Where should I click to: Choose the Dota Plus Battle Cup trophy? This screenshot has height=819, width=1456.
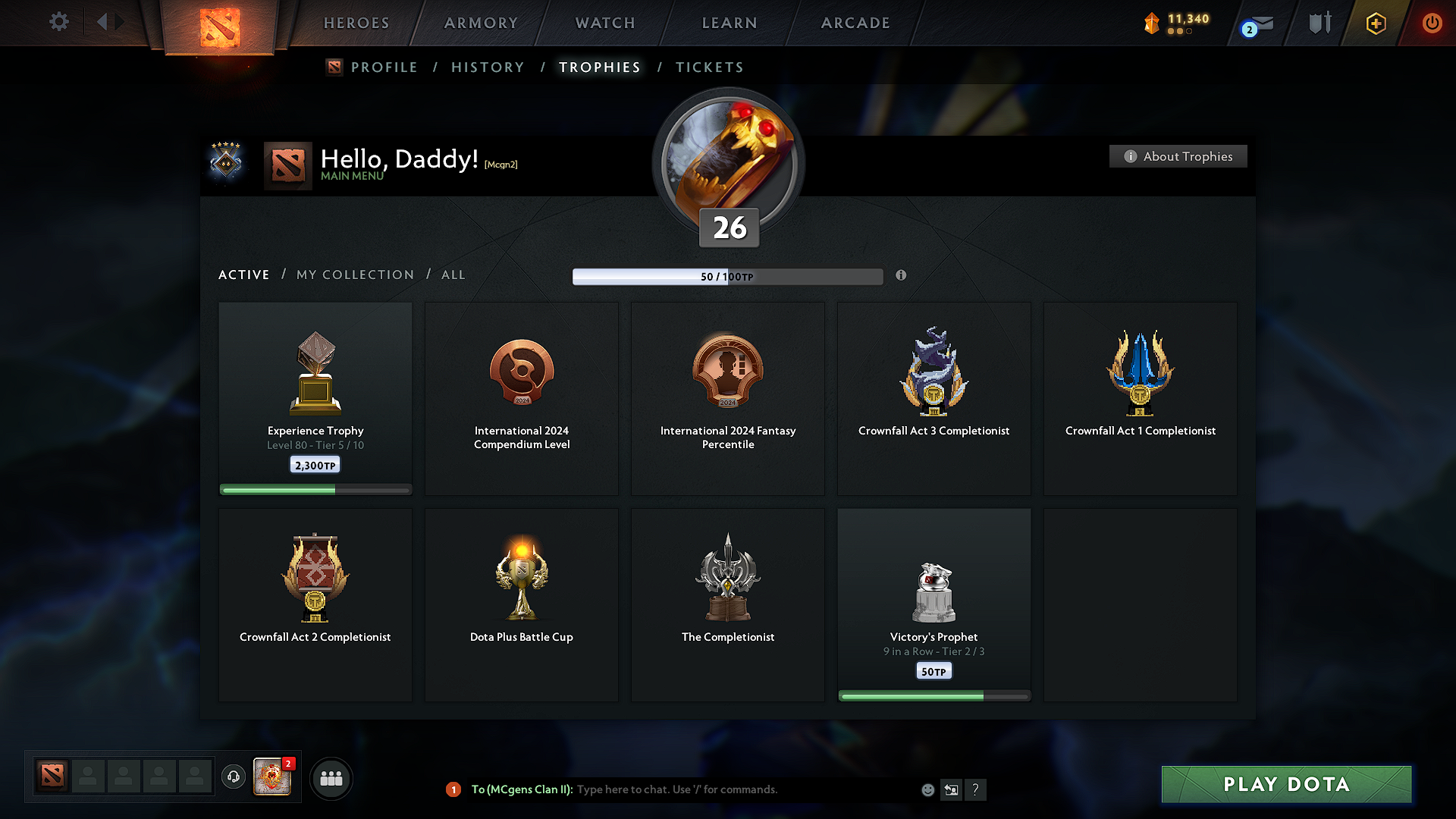point(522,604)
